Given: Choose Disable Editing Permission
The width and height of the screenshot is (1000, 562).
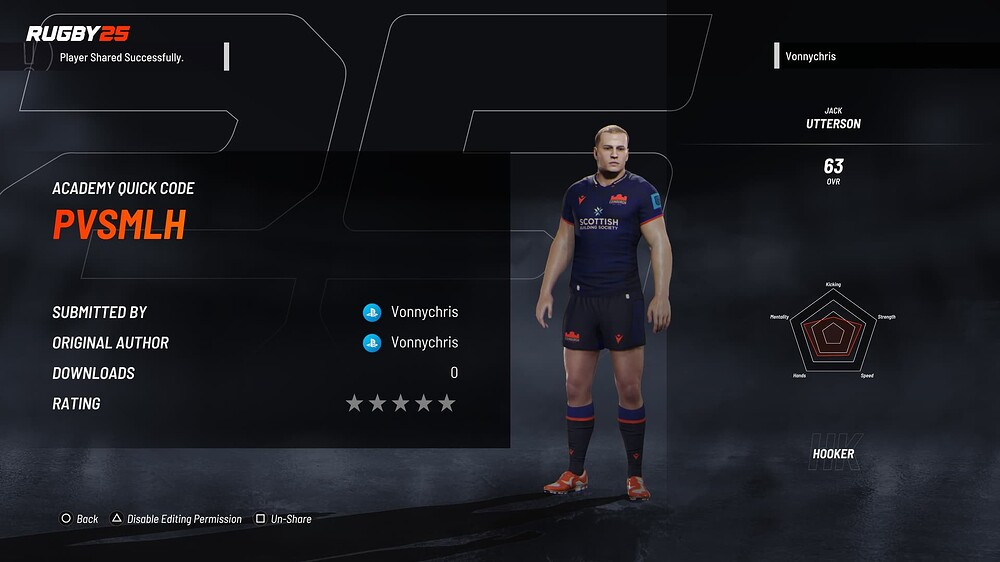Looking at the screenshot, I should 177,519.
